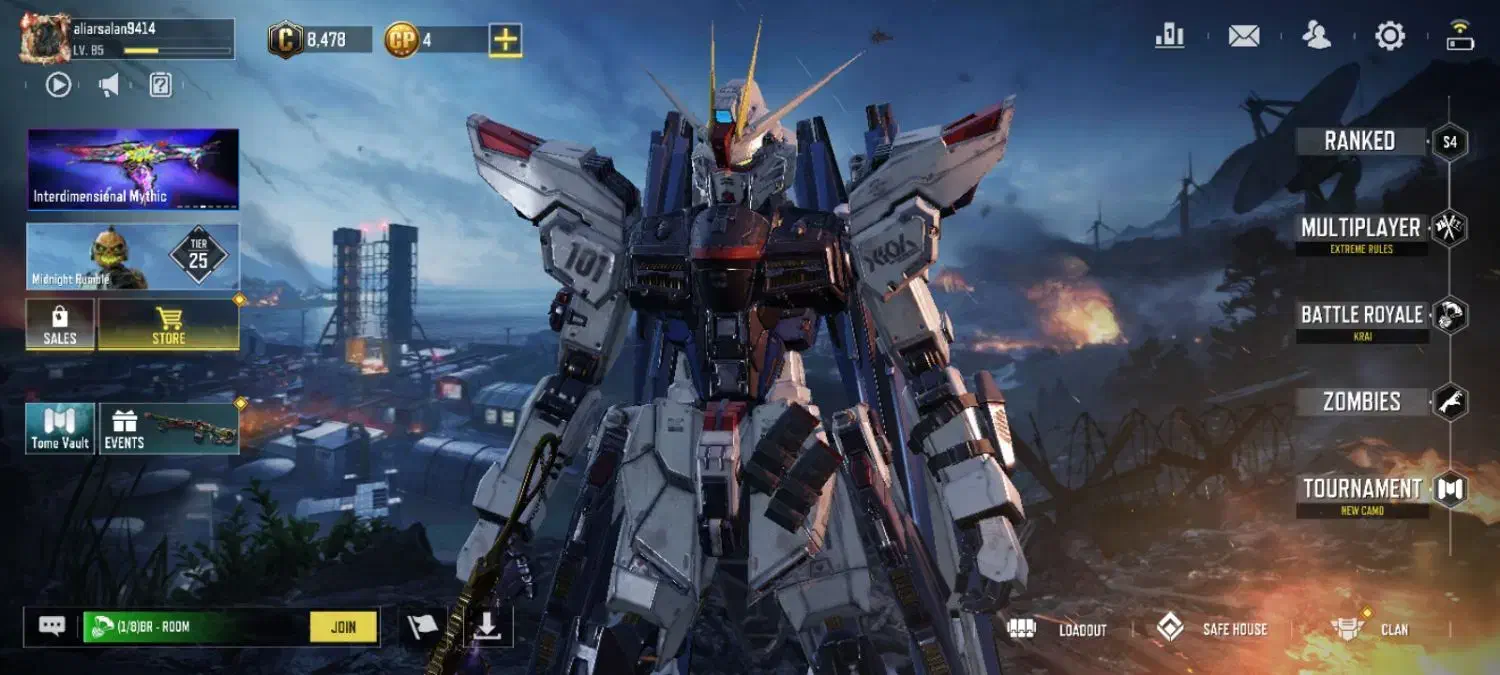Enter Zombies mode

(x=1361, y=402)
